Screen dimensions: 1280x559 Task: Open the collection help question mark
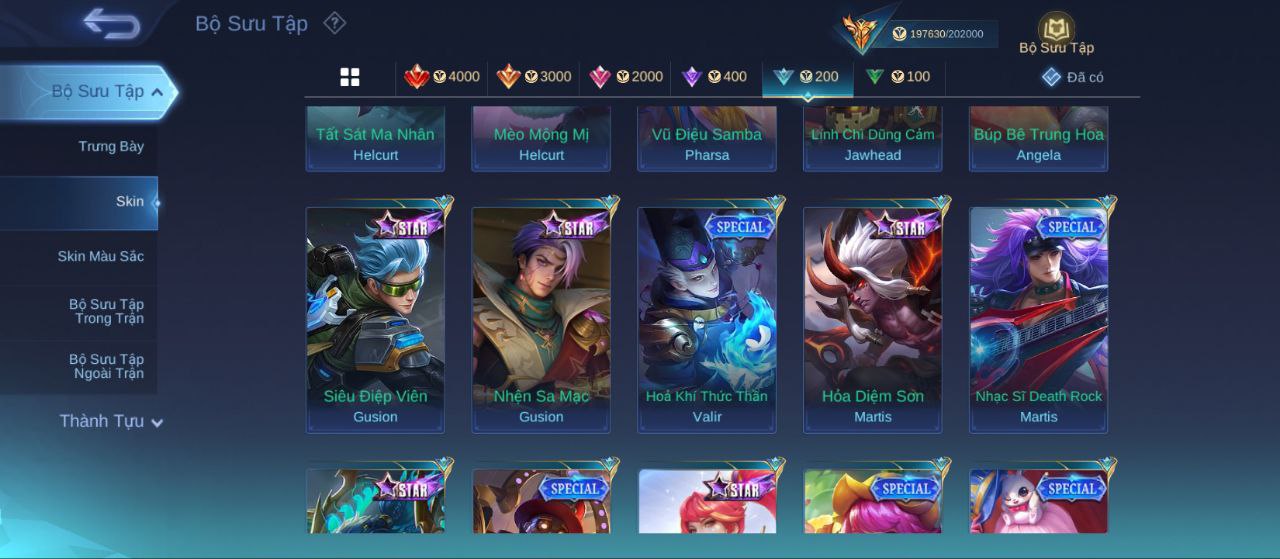(x=335, y=23)
